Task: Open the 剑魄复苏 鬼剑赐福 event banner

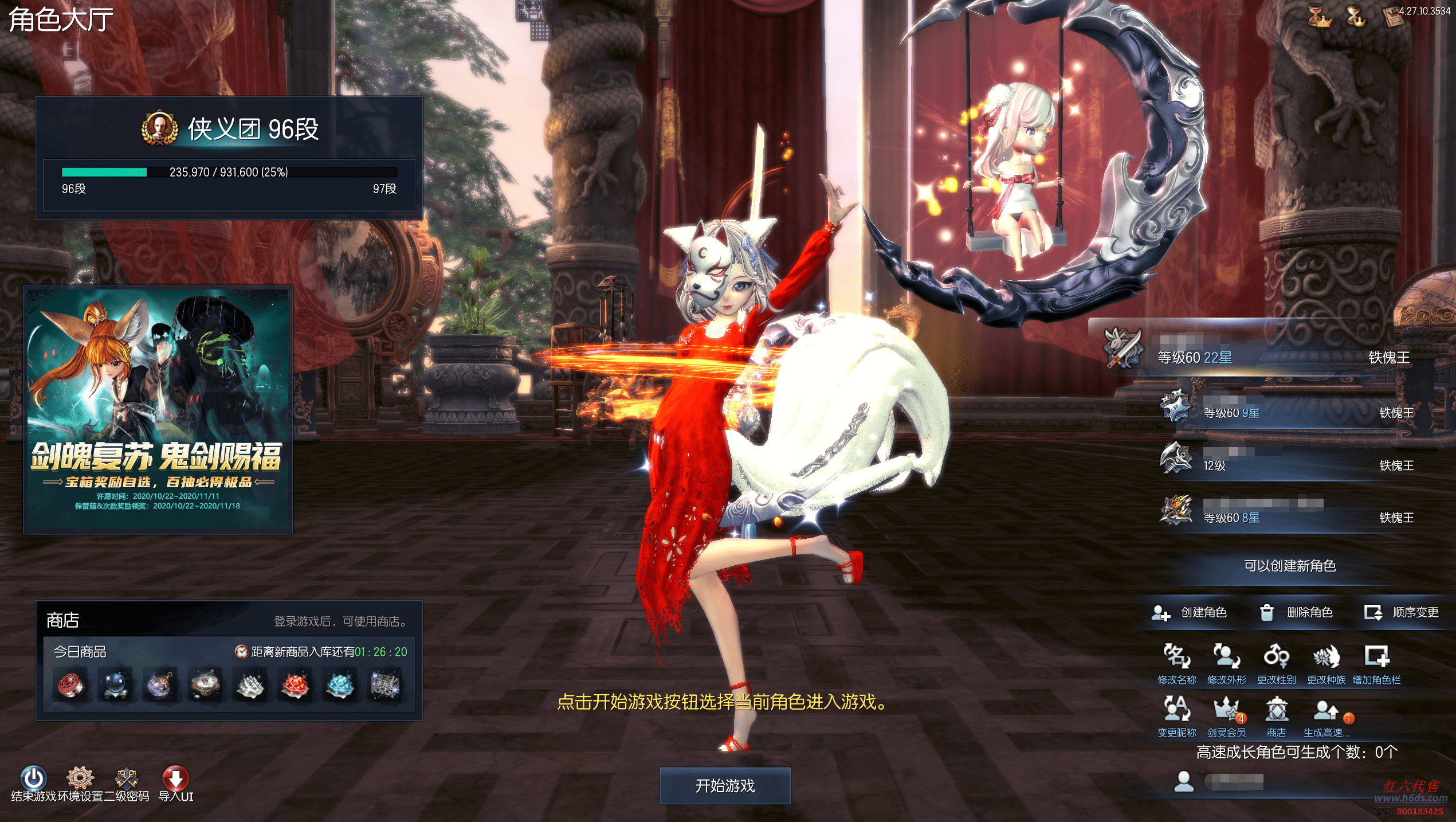Action: 158,410
